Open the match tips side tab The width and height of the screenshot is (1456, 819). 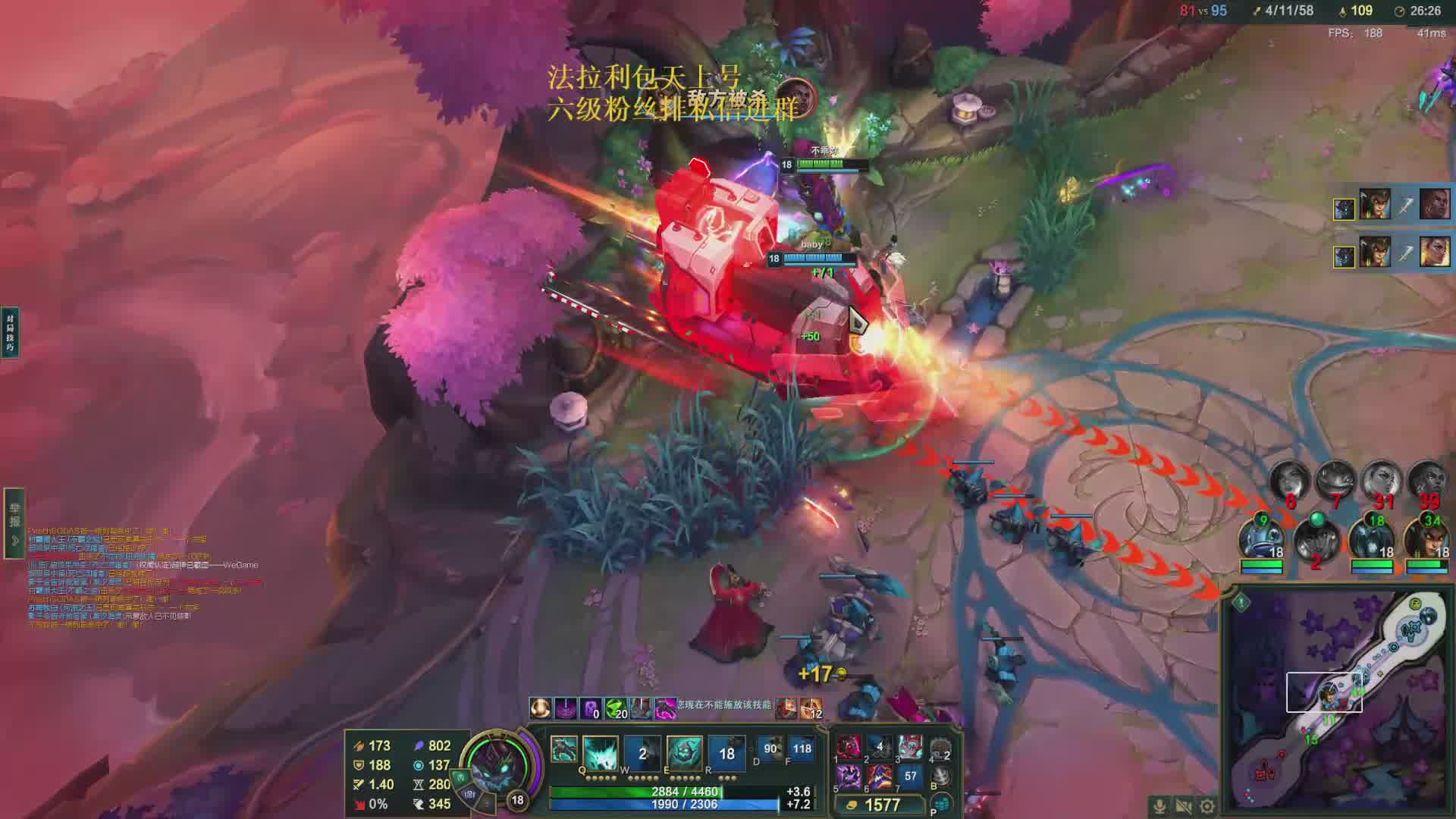(10, 332)
